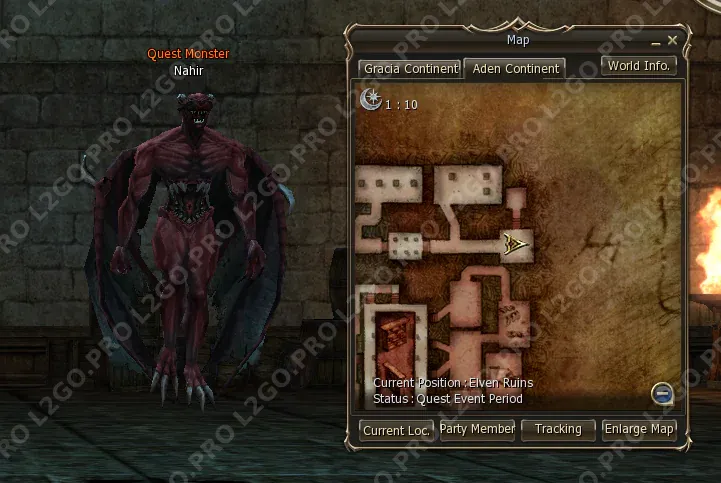Zoom out with the round minus button
Screen dimensions: 721x483
tap(661, 393)
